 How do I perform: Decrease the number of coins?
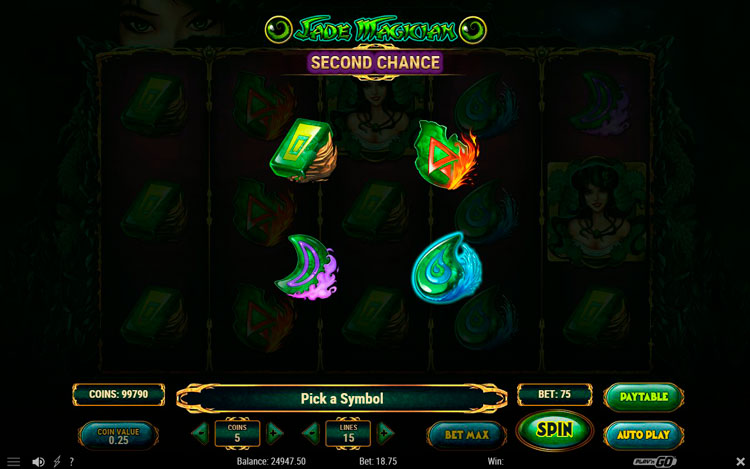200,434
